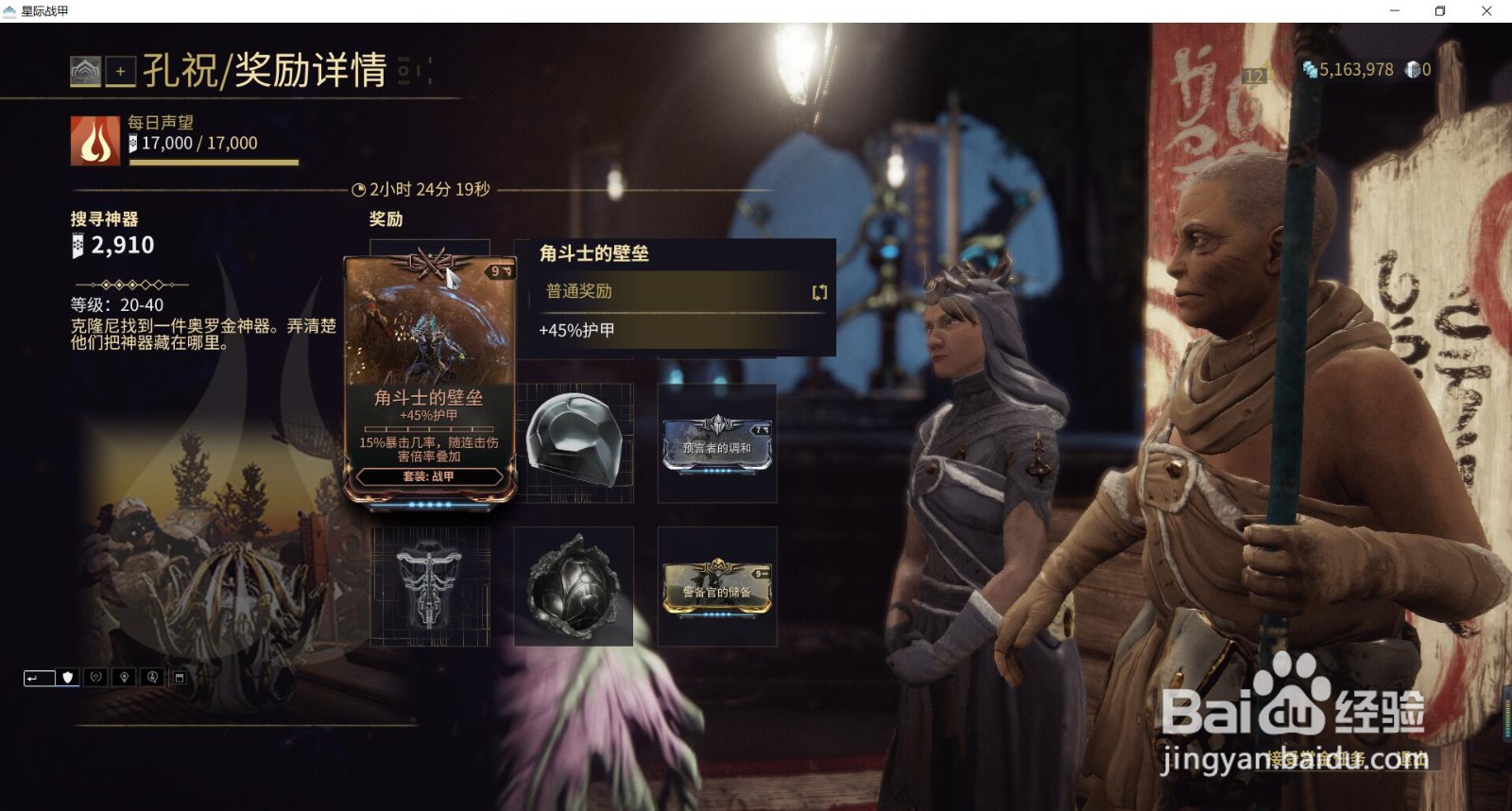Pick the 警备官的储备 gold mod reward
Image resolution: width=1512 pixels, height=811 pixels.
click(717, 587)
